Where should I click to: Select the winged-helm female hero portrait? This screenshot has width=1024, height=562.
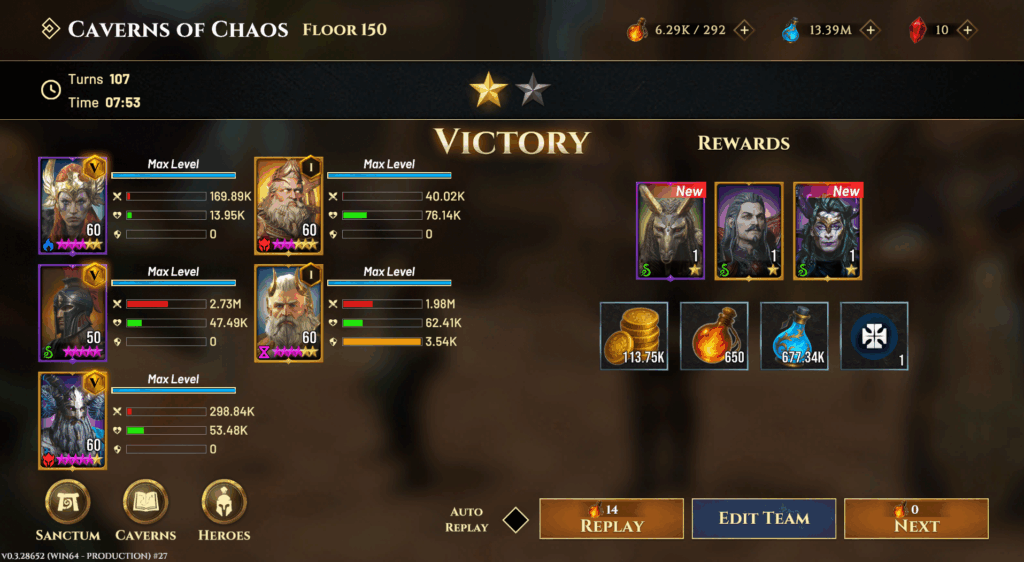tap(72, 206)
